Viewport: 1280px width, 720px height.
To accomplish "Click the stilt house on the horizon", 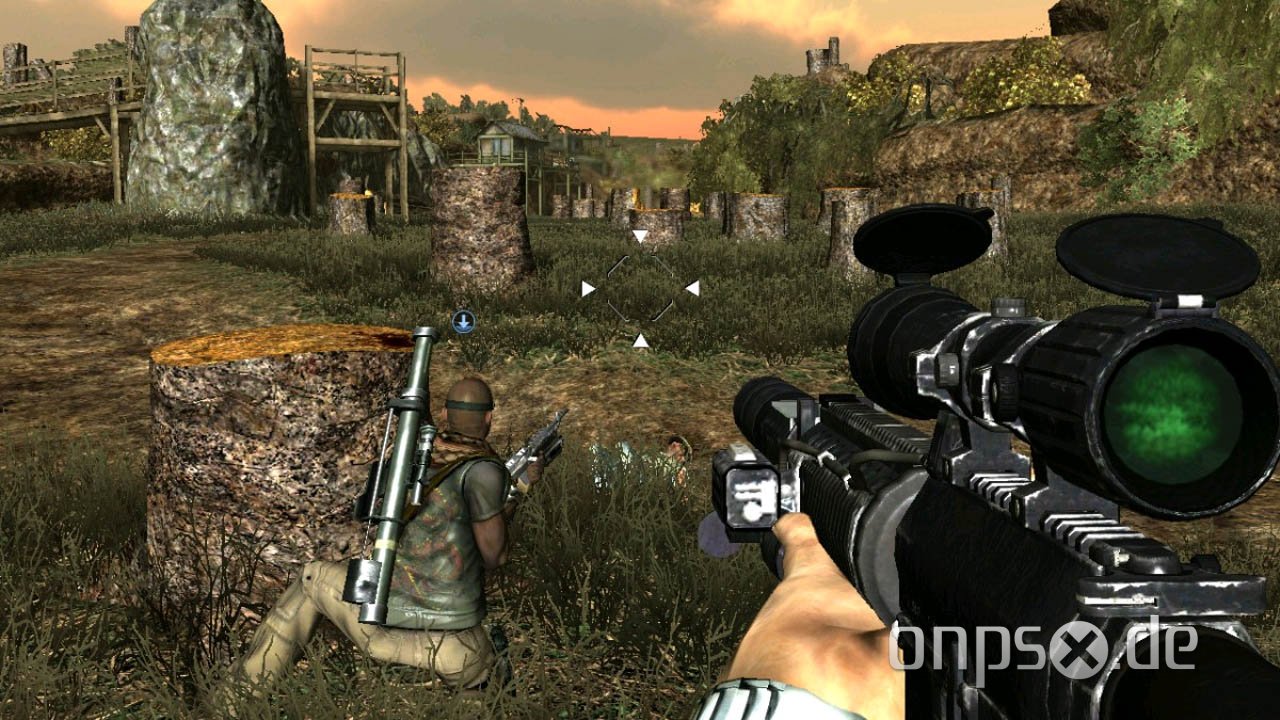I will tap(500, 140).
